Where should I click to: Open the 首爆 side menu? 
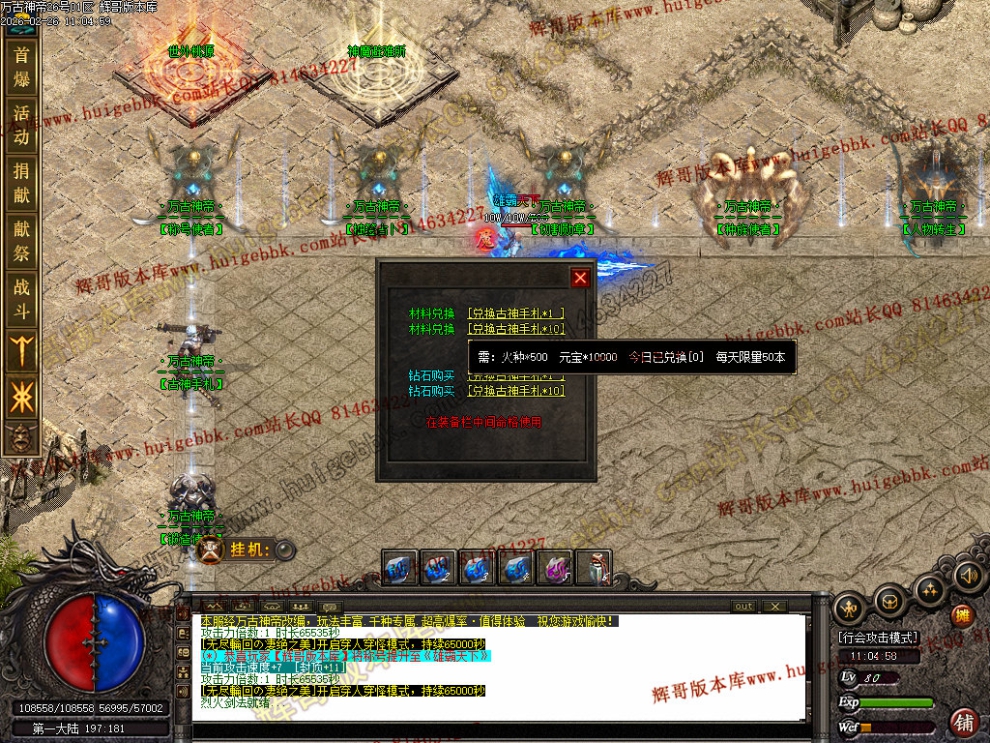click(x=20, y=66)
